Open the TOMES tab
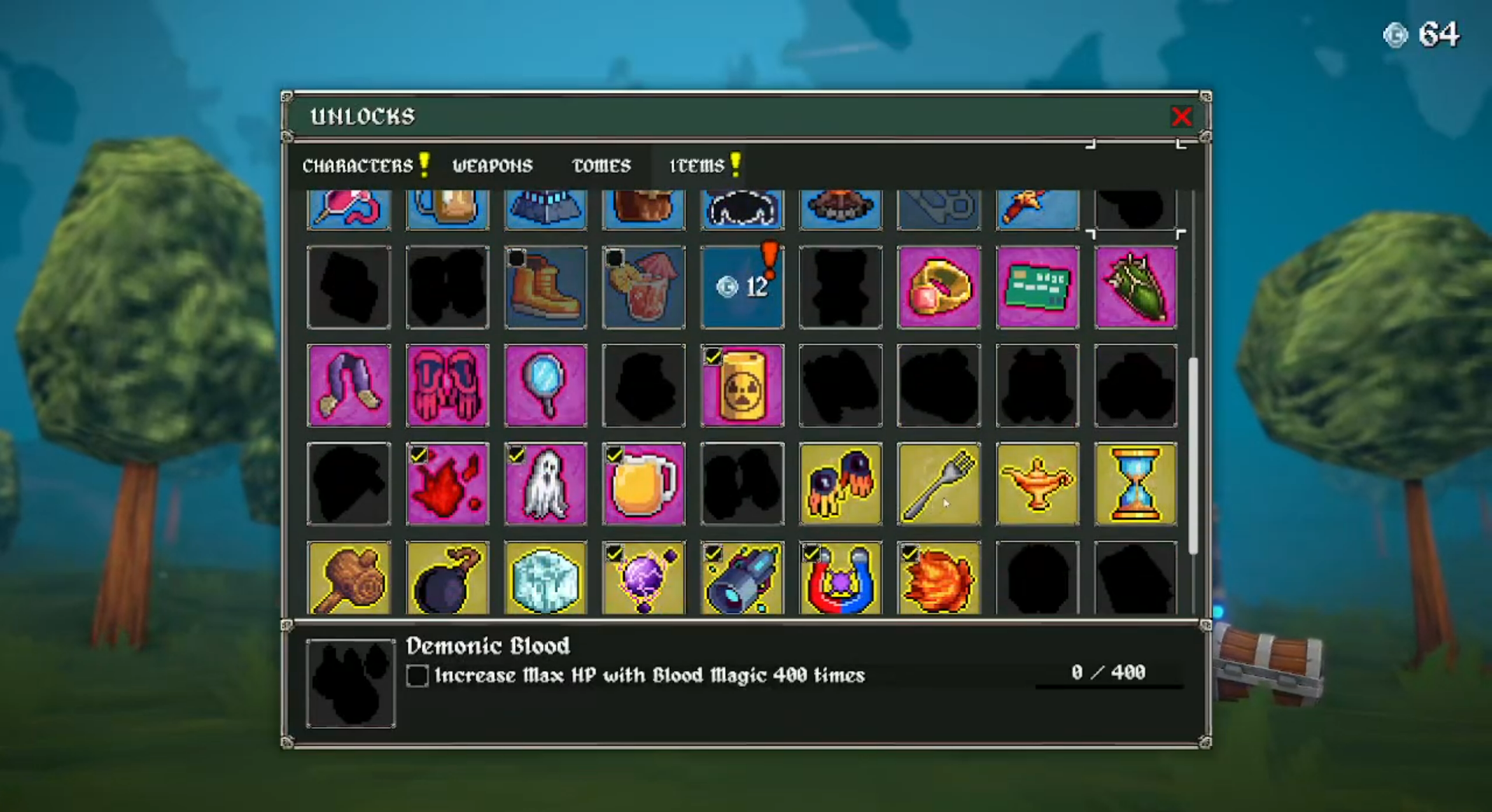Viewport: 1492px width, 812px height. 600,165
